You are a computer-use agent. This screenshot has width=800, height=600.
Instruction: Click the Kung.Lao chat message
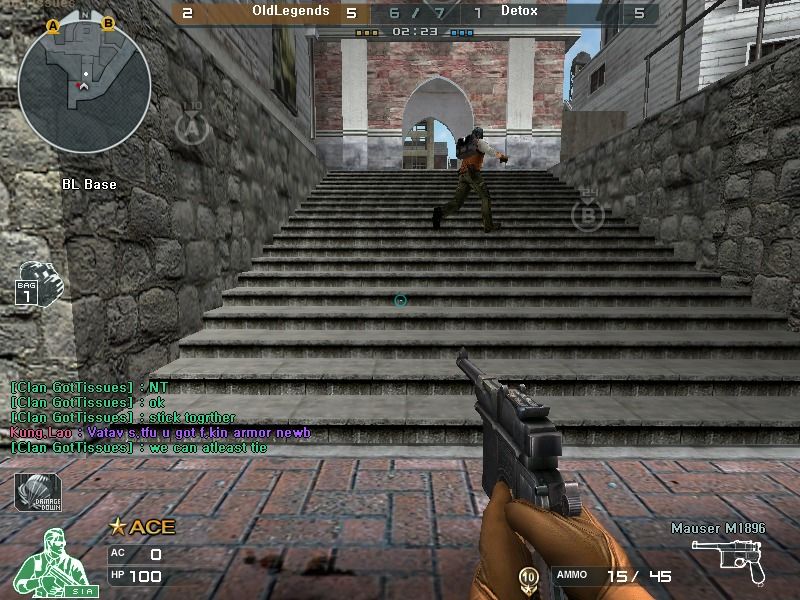[160, 432]
